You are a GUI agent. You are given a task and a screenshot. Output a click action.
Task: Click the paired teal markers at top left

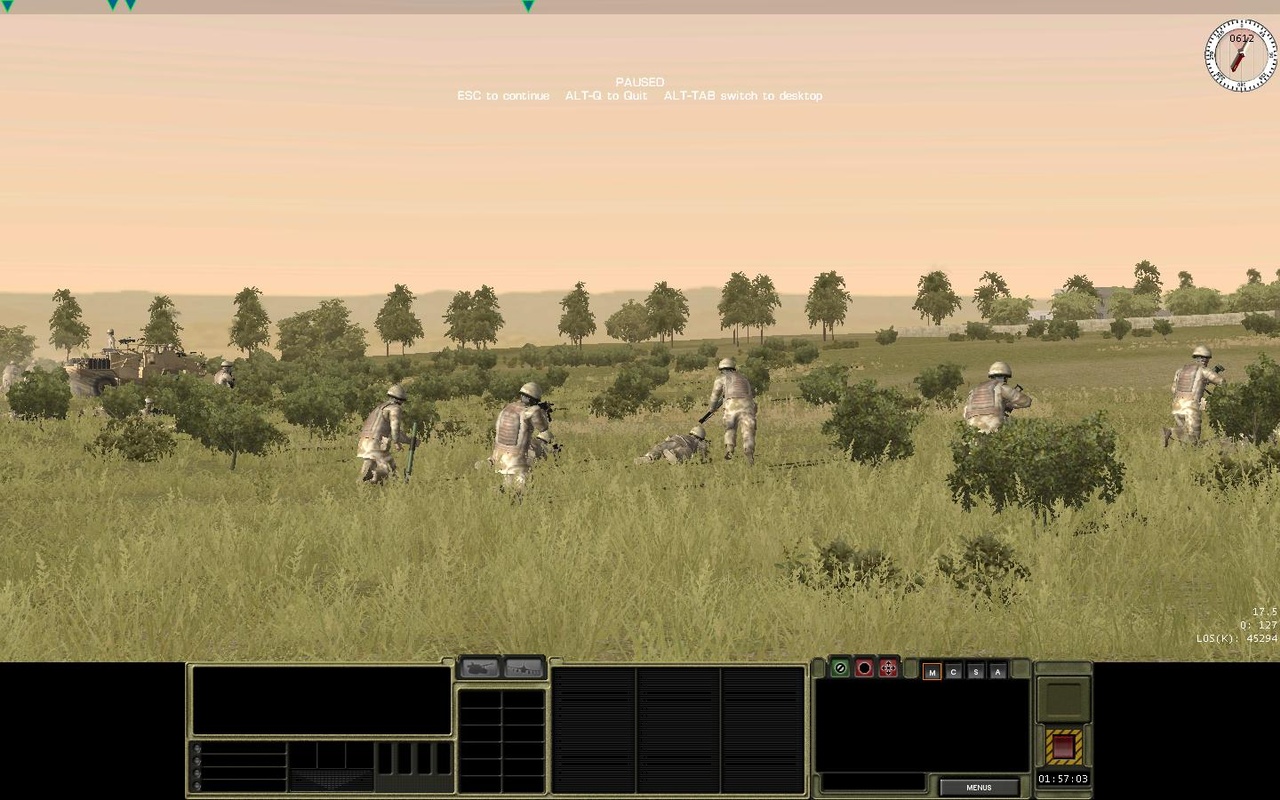[120, 5]
